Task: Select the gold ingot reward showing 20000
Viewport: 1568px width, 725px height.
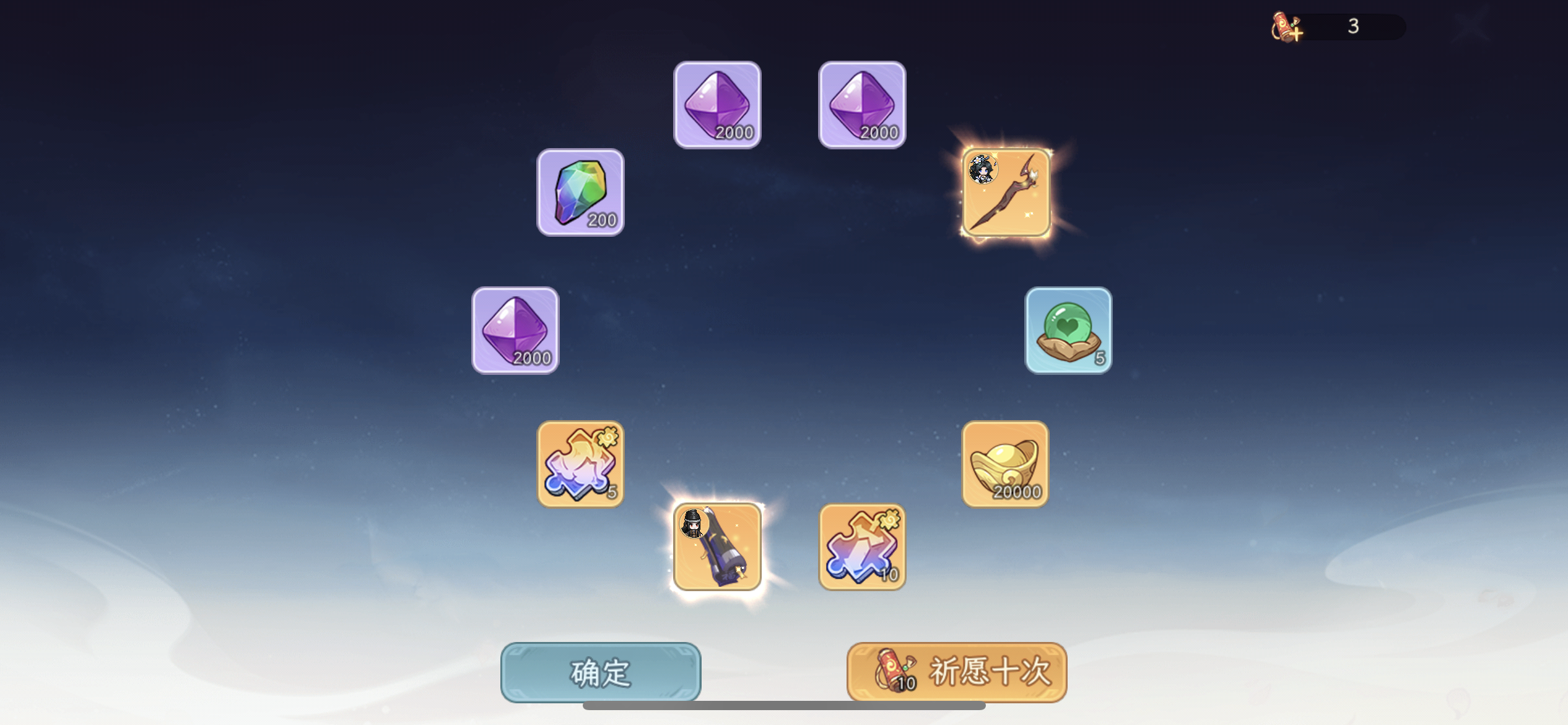Action: pyautogui.click(x=1005, y=464)
